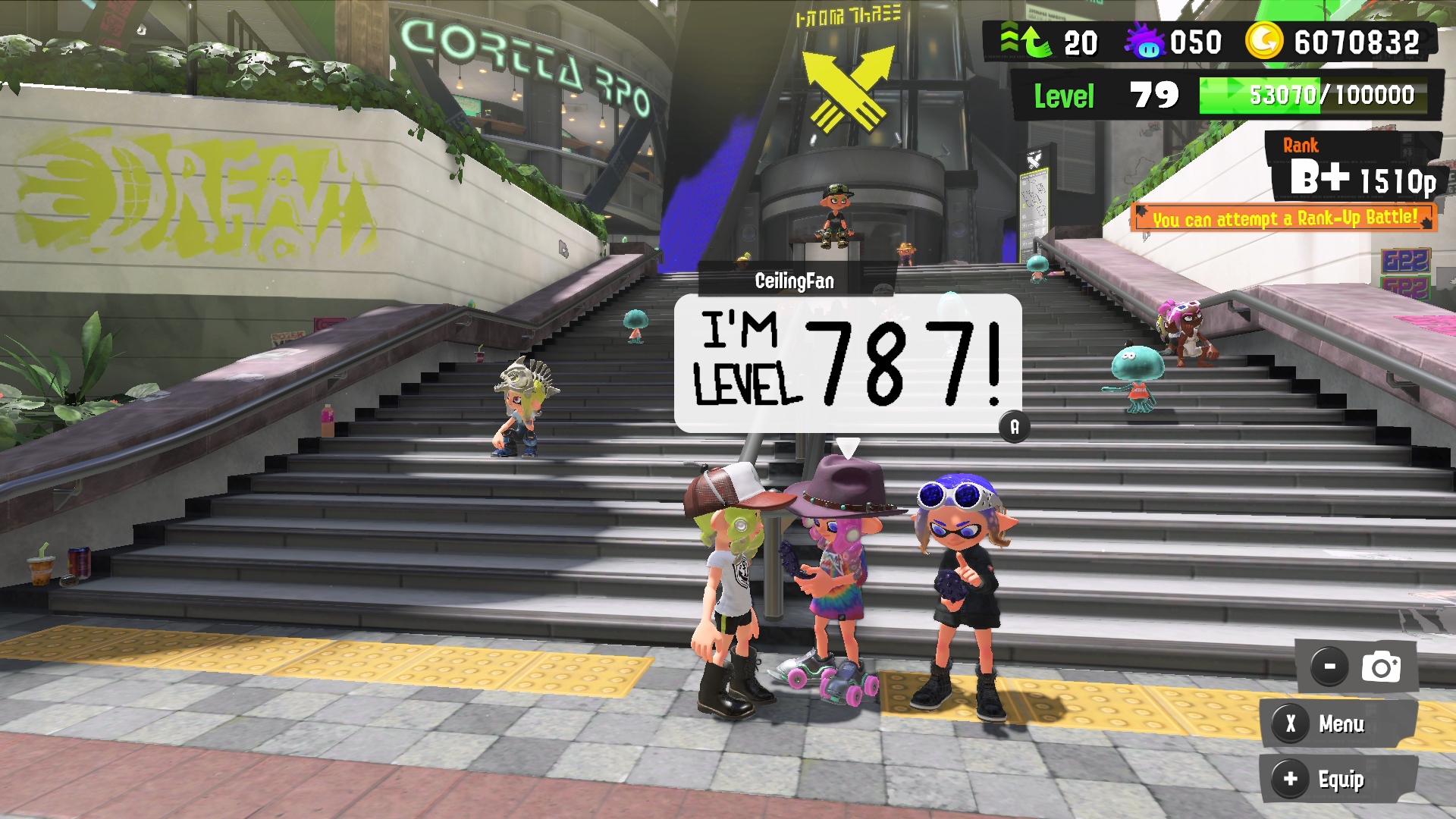The image size is (1456, 819).
Task: Activate the camera photo mode icon
Action: tap(1380, 667)
